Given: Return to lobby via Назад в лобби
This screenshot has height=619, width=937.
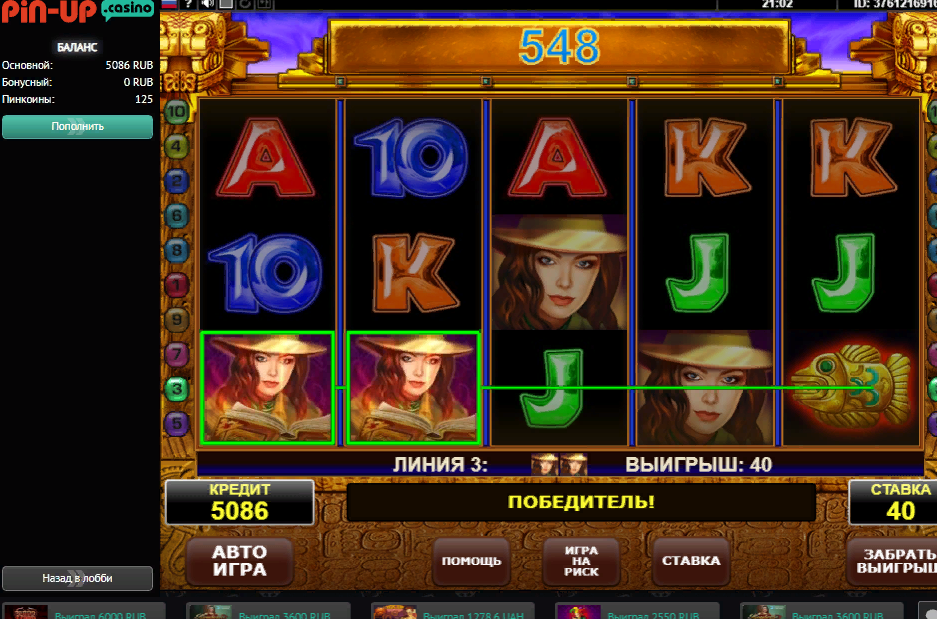Looking at the screenshot, I should 78,578.
